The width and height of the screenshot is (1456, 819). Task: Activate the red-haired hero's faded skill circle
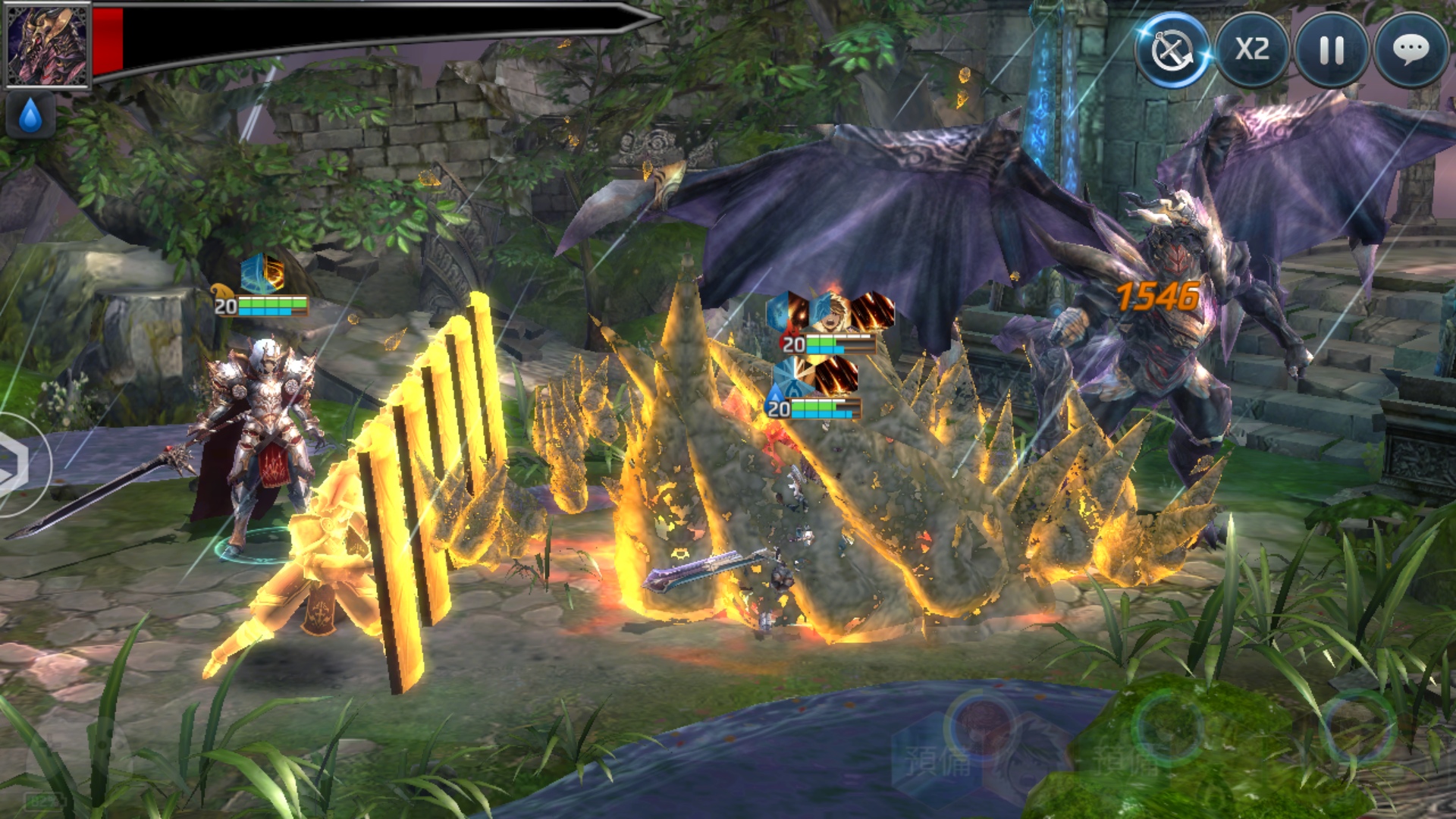click(983, 726)
